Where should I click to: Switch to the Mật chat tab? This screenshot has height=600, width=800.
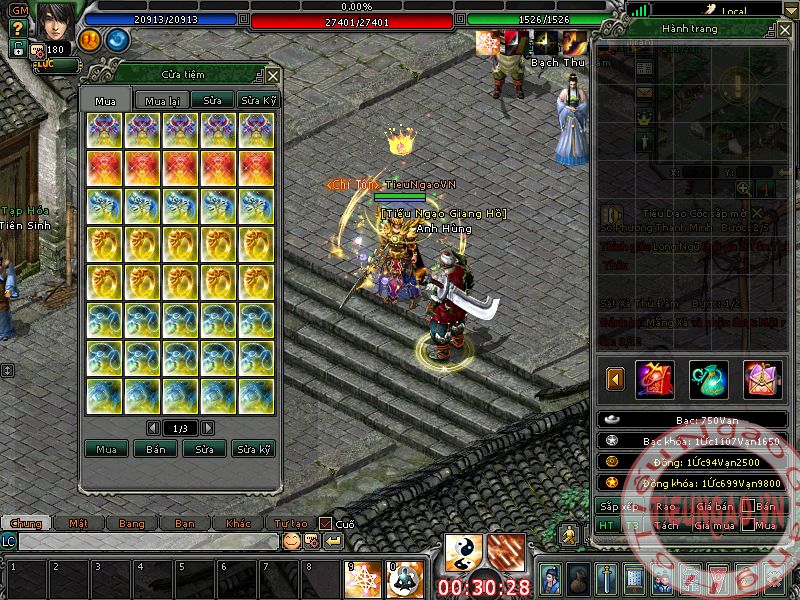[x=78, y=523]
